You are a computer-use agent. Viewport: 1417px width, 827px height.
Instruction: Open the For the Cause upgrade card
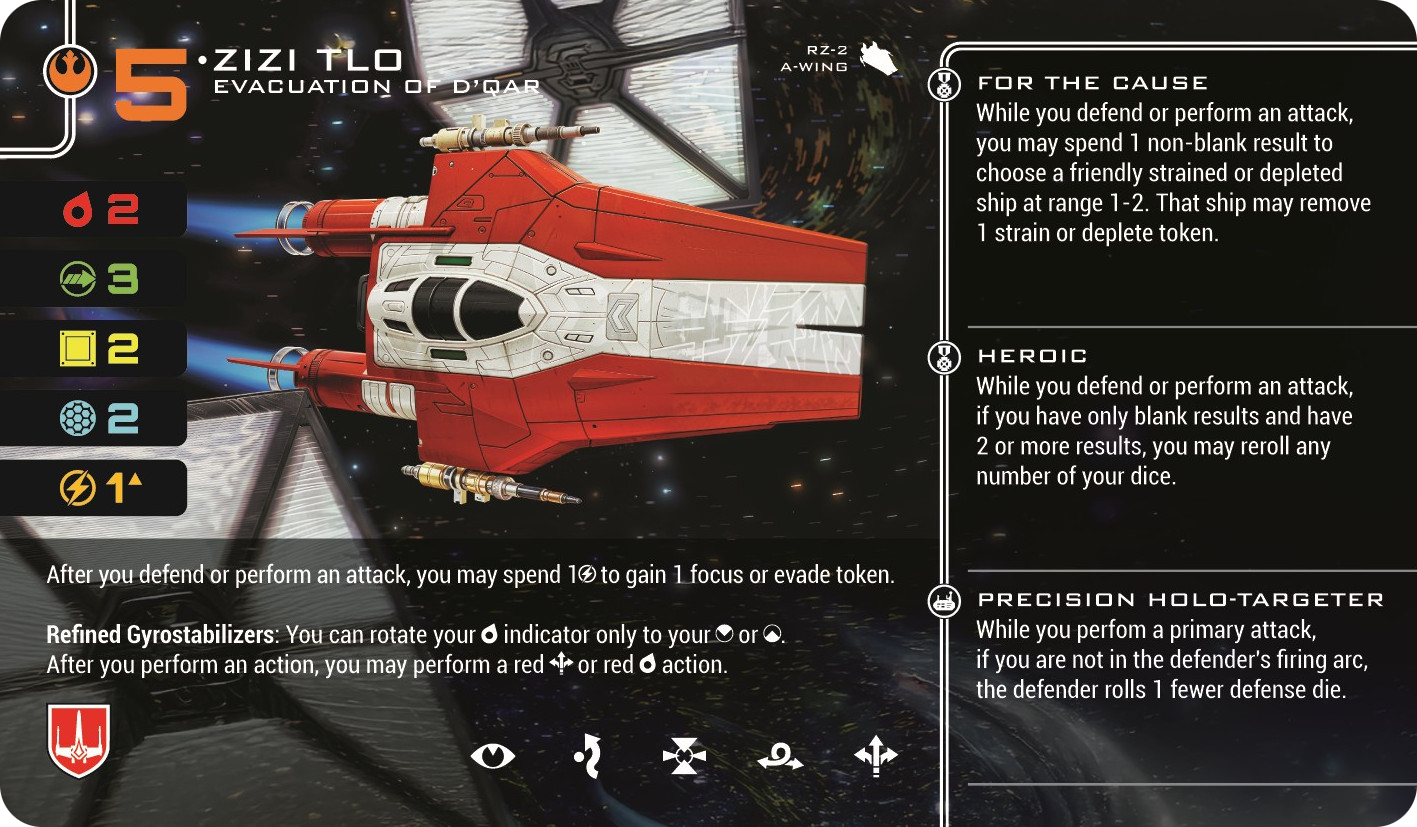(1092, 84)
